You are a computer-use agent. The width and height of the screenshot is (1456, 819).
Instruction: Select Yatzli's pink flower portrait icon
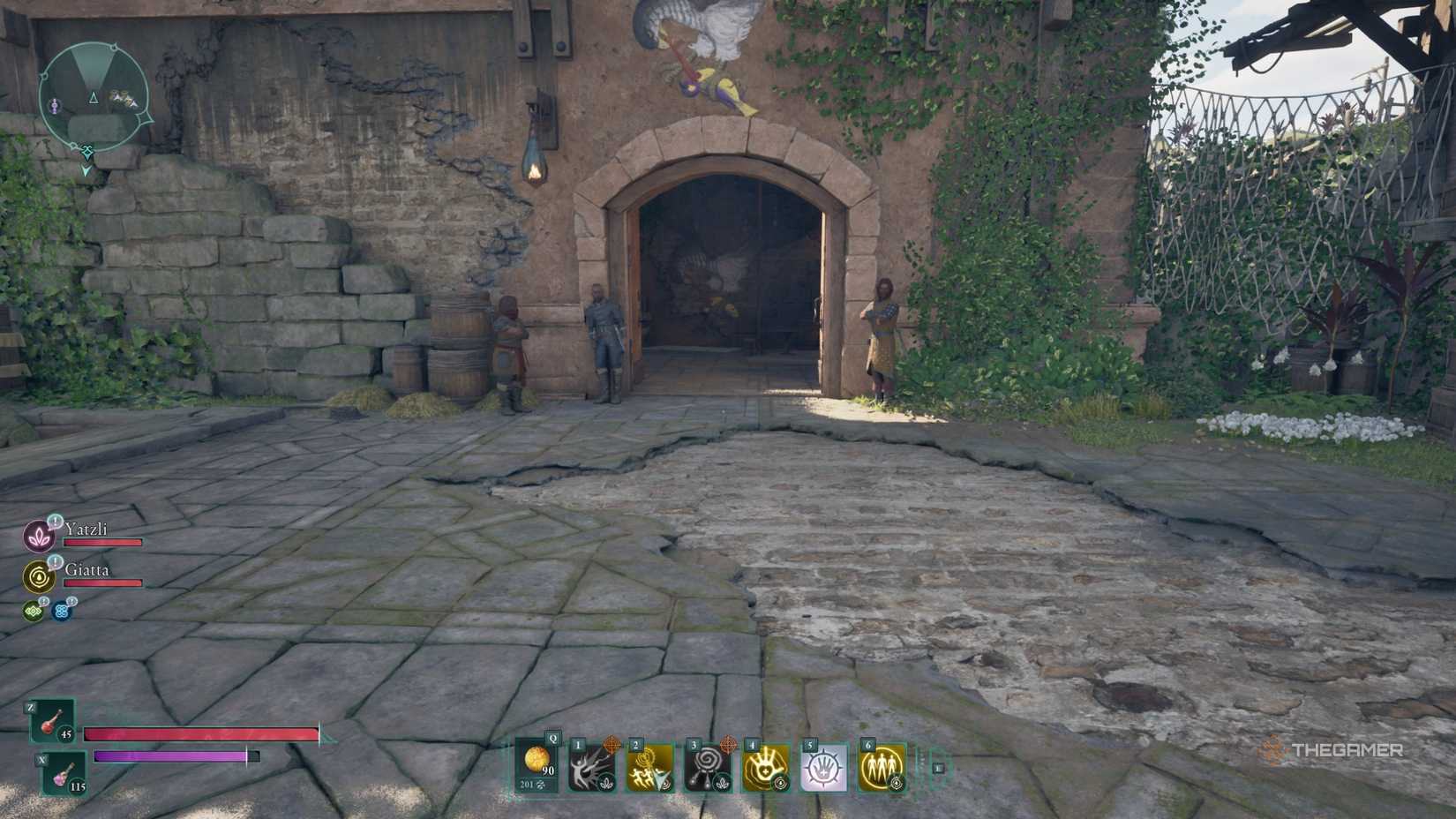pyautogui.click(x=39, y=536)
